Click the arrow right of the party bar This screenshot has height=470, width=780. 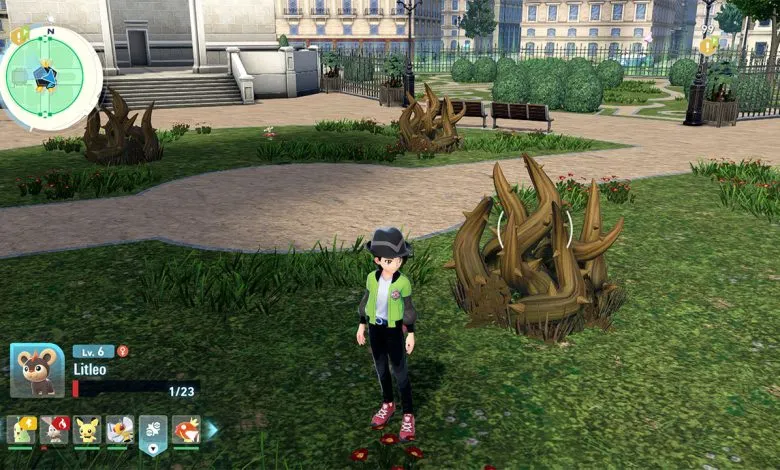tap(211, 430)
